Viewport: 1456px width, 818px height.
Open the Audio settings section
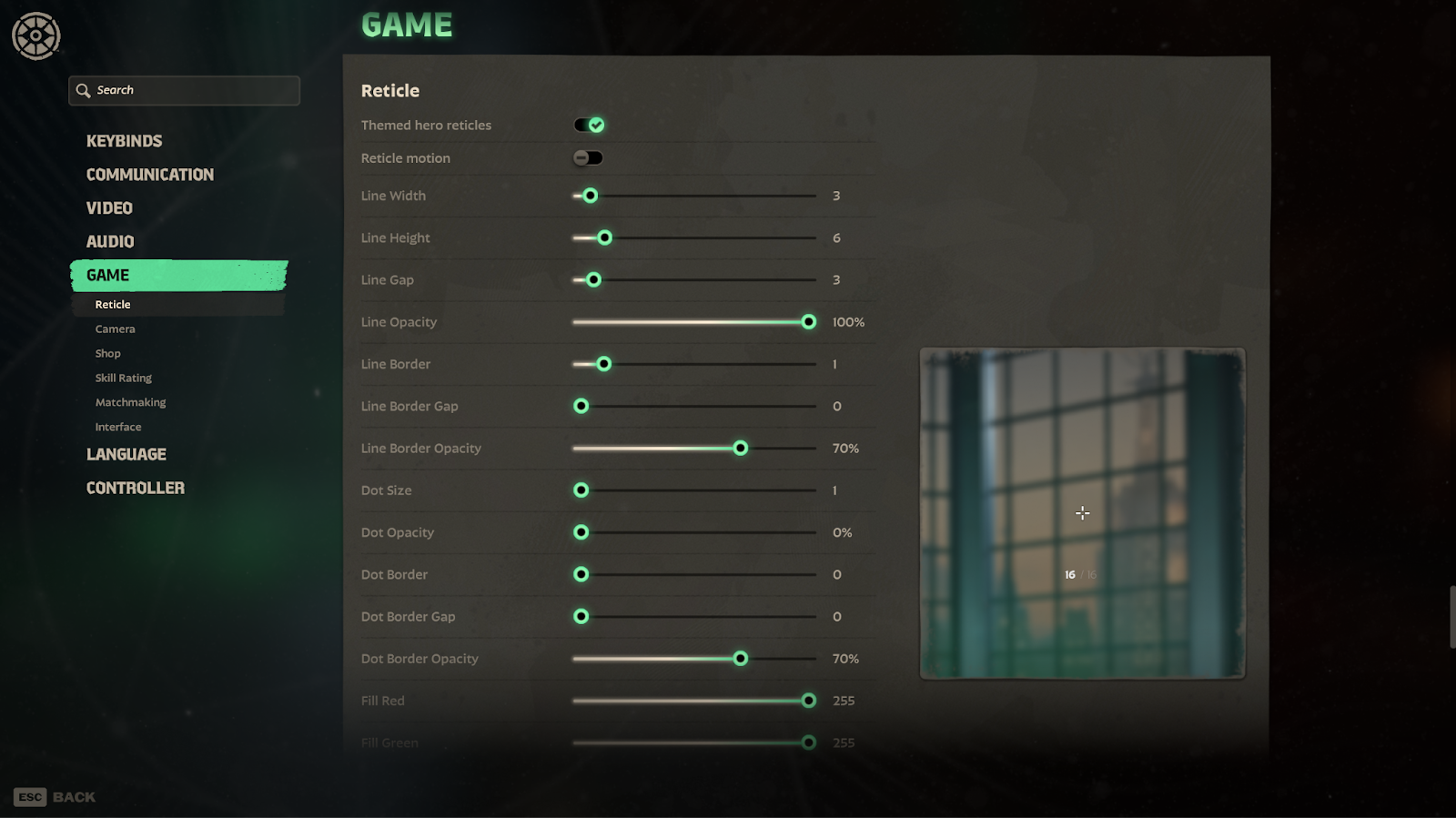[x=110, y=242]
